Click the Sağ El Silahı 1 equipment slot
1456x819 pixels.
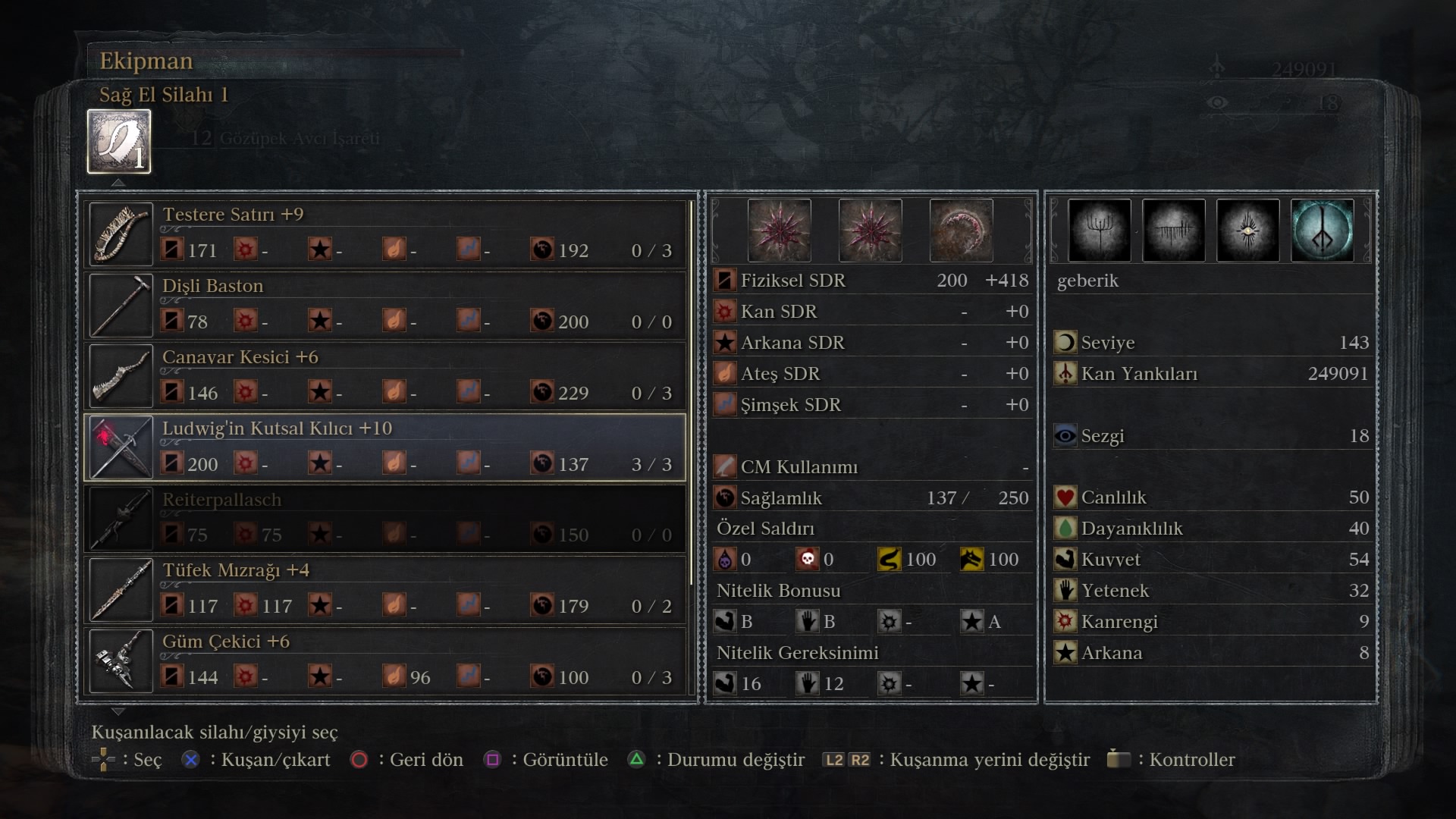point(119,142)
